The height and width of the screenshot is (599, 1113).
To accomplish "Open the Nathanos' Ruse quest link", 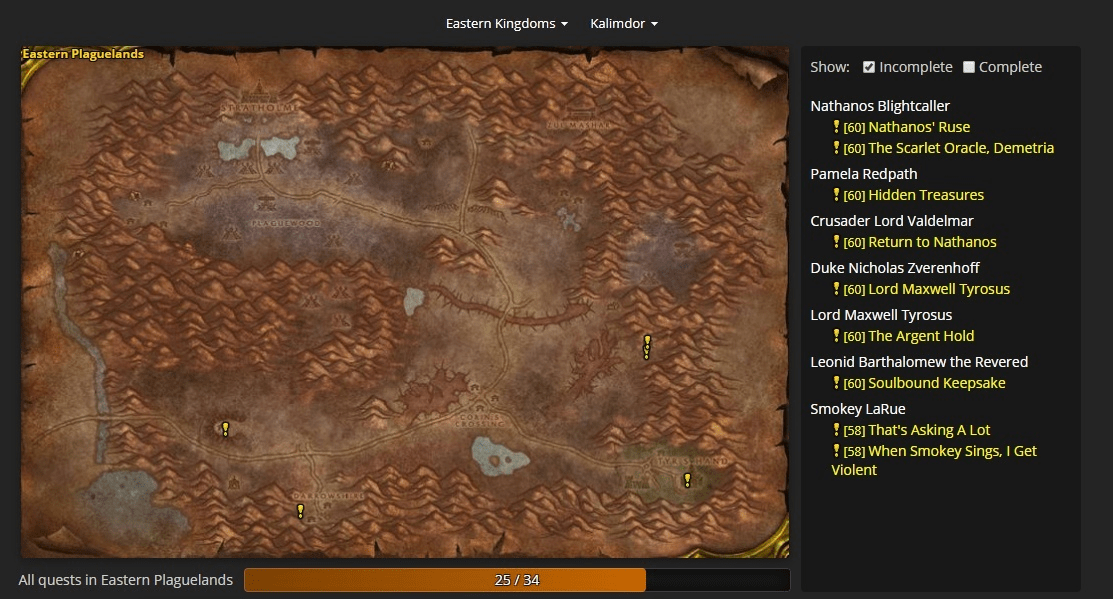I will click(918, 127).
